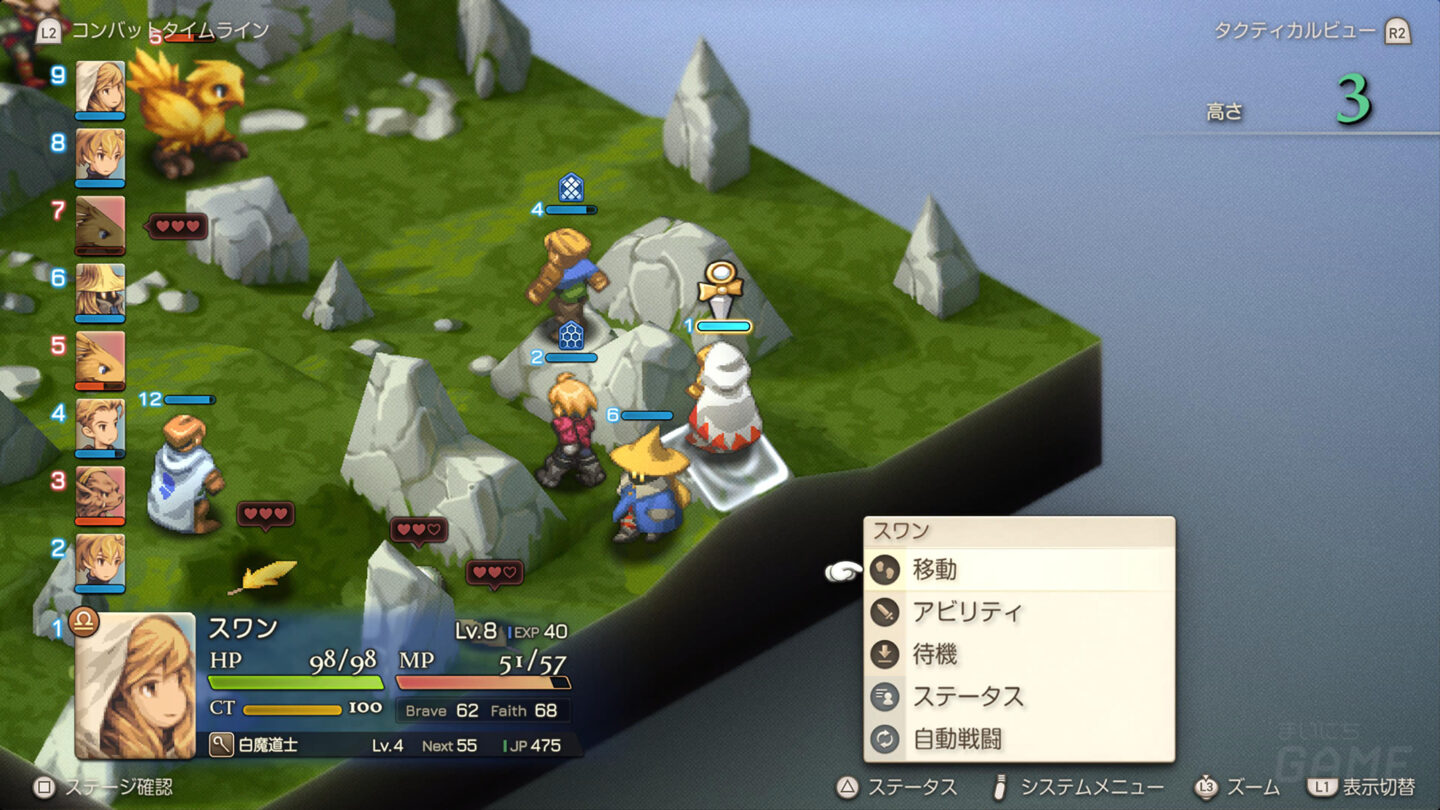Select timeline portrait numbered 8
Screen dimensions: 1440x810
100,154
